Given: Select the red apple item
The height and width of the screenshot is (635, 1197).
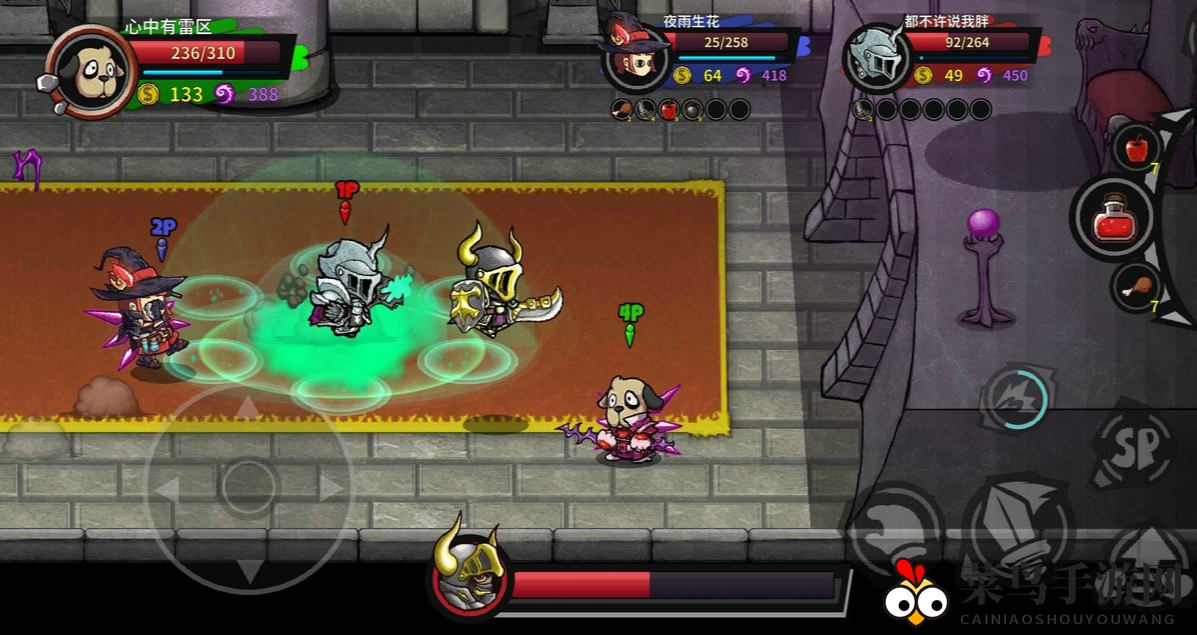Looking at the screenshot, I should 1137,150.
